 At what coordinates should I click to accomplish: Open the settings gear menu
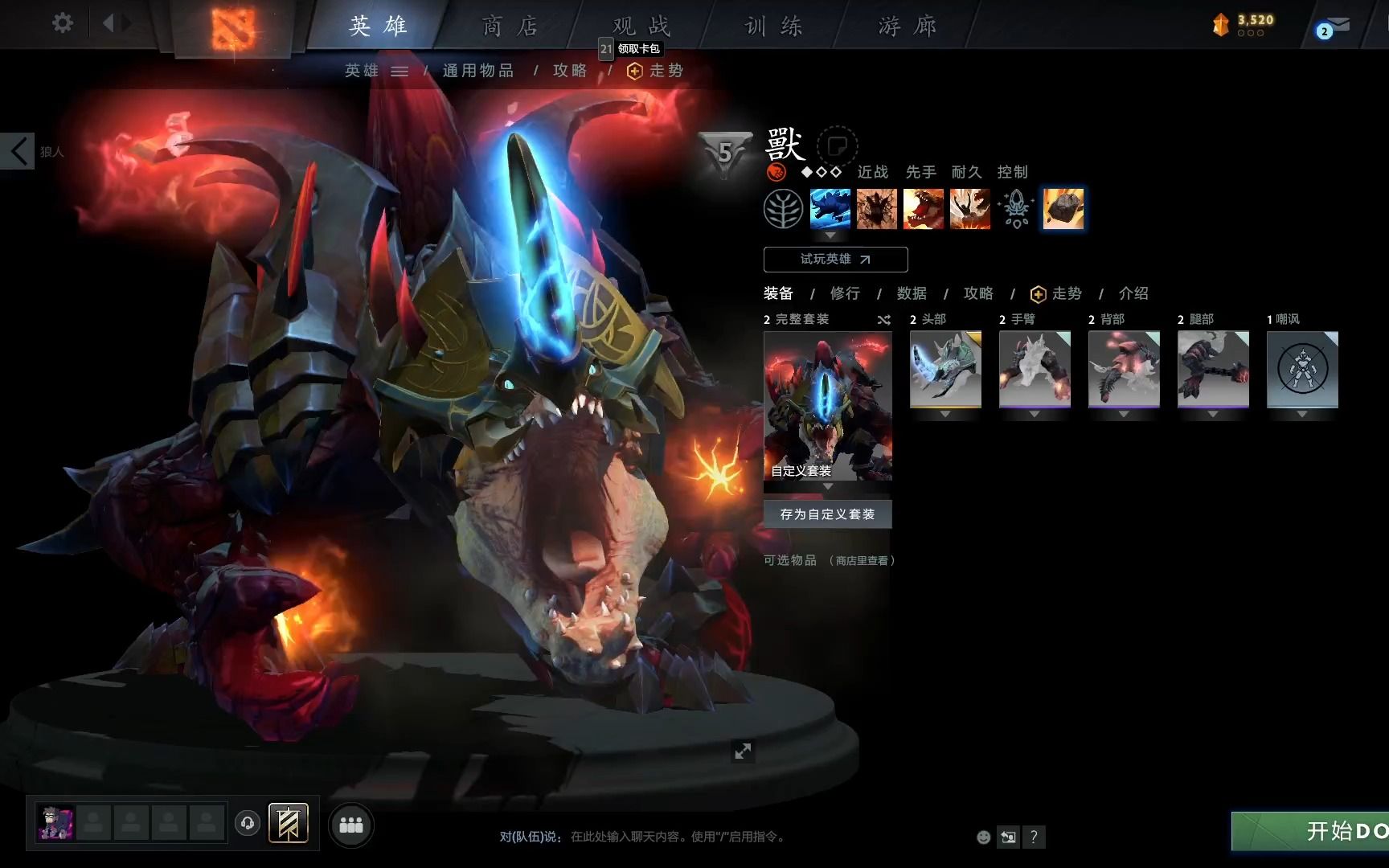62,23
